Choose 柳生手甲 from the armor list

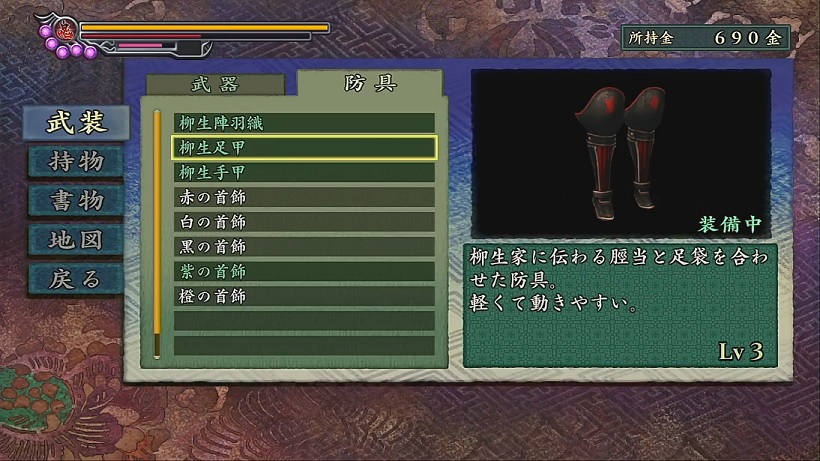tap(304, 172)
